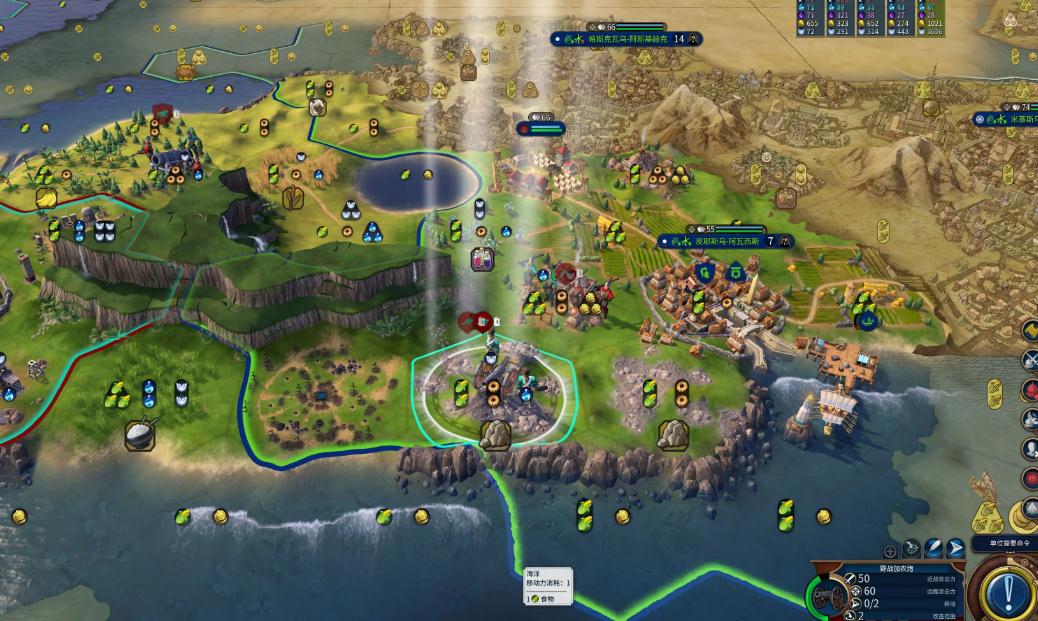Open the white bust portrait notification
Viewport: 1038px width, 621px height.
(x=1030, y=449)
